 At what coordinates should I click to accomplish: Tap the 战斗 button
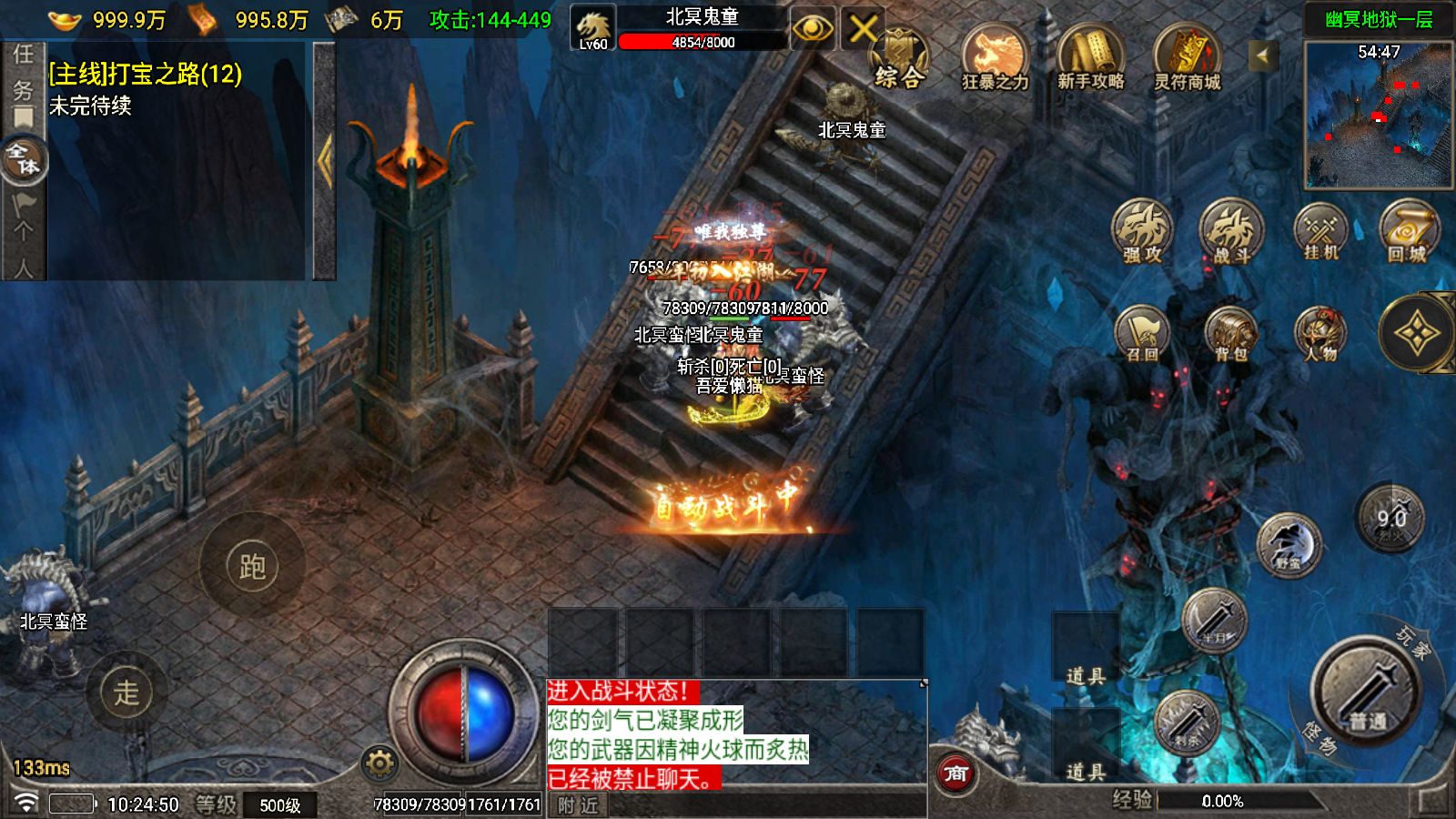pos(1231,231)
